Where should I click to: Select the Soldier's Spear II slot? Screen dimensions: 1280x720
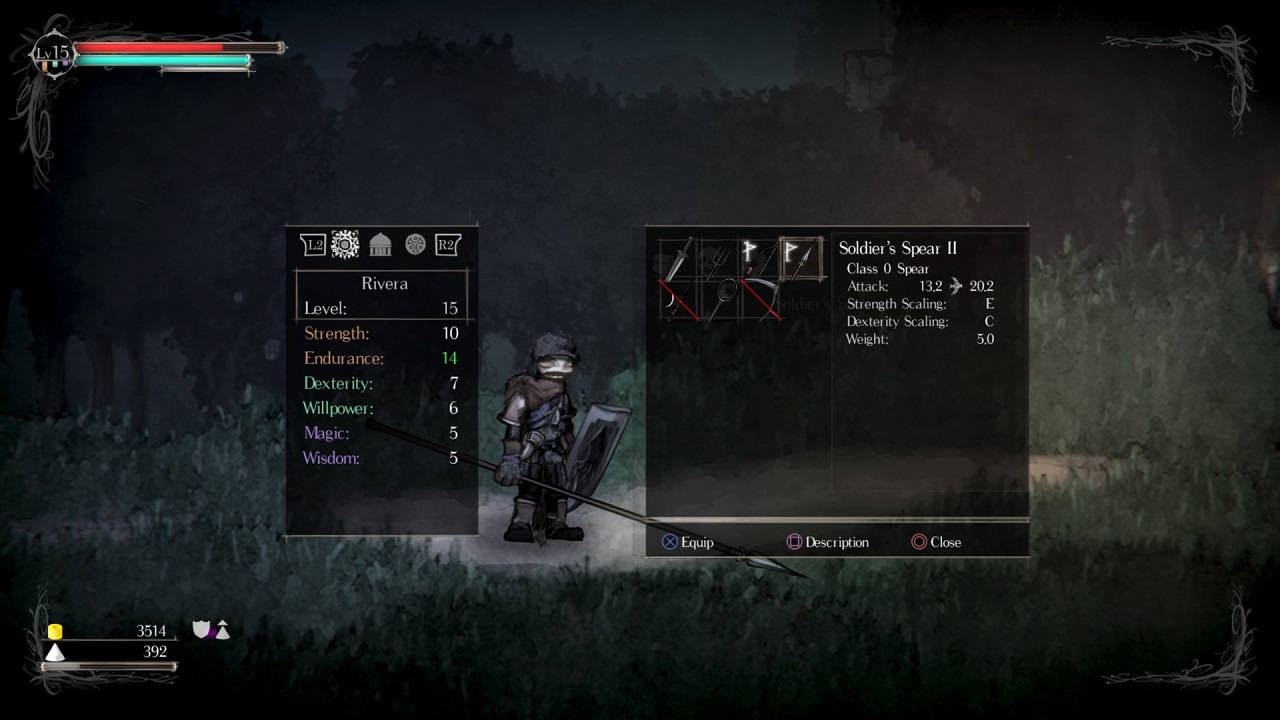click(x=801, y=259)
